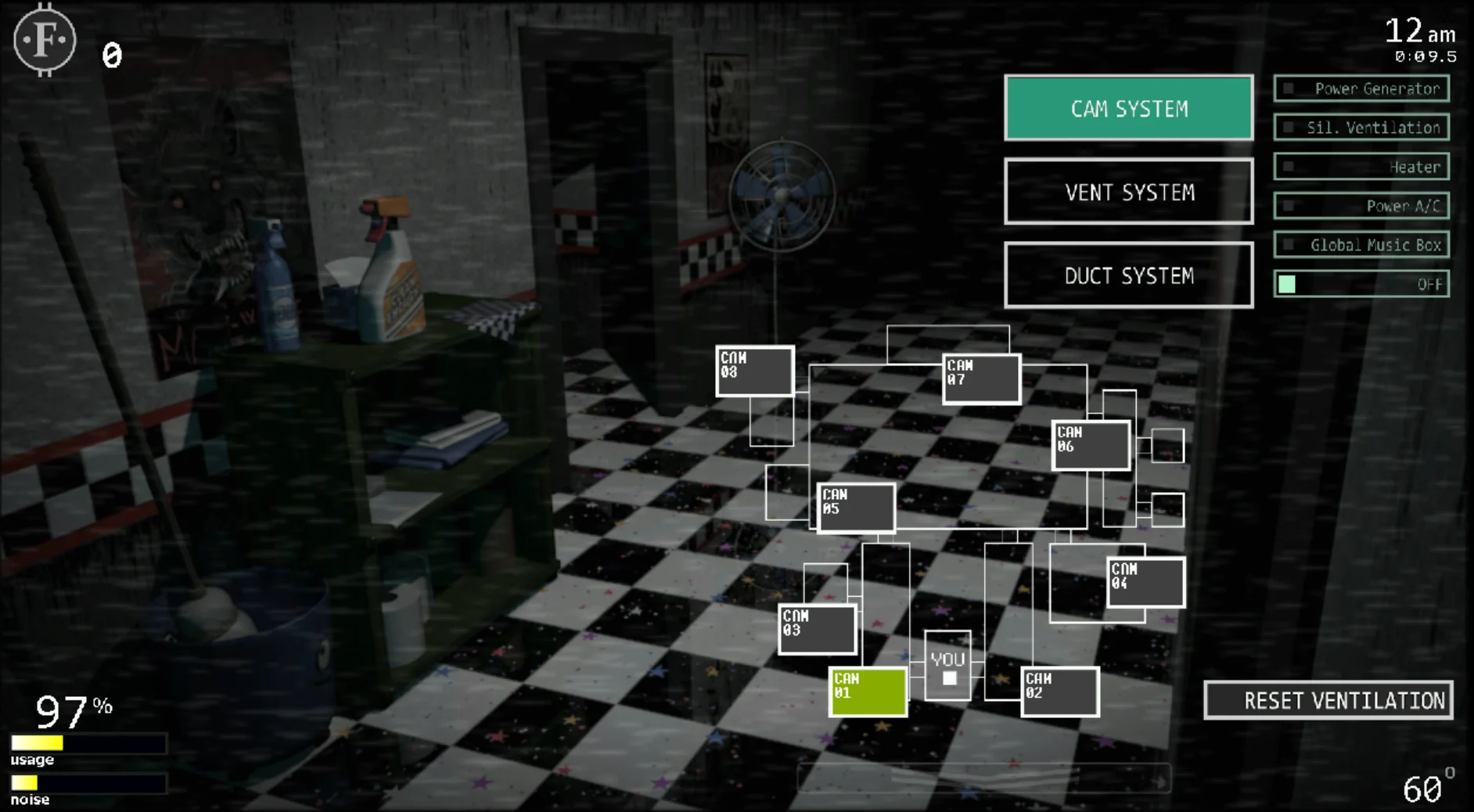Select CAM 01 on the map
This screenshot has width=1474, height=812.
(868, 692)
